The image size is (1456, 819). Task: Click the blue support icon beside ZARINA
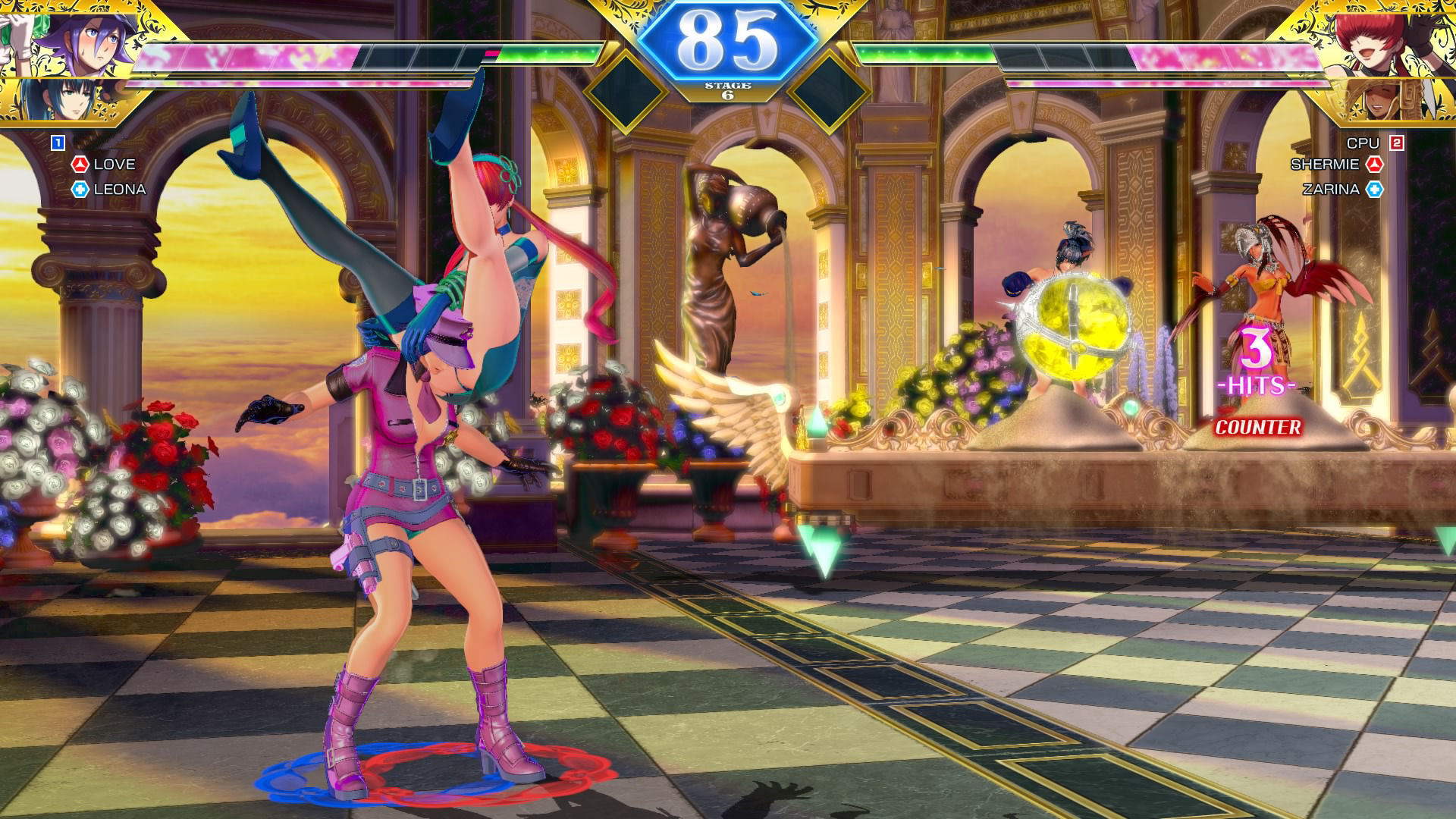coord(1374,190)
